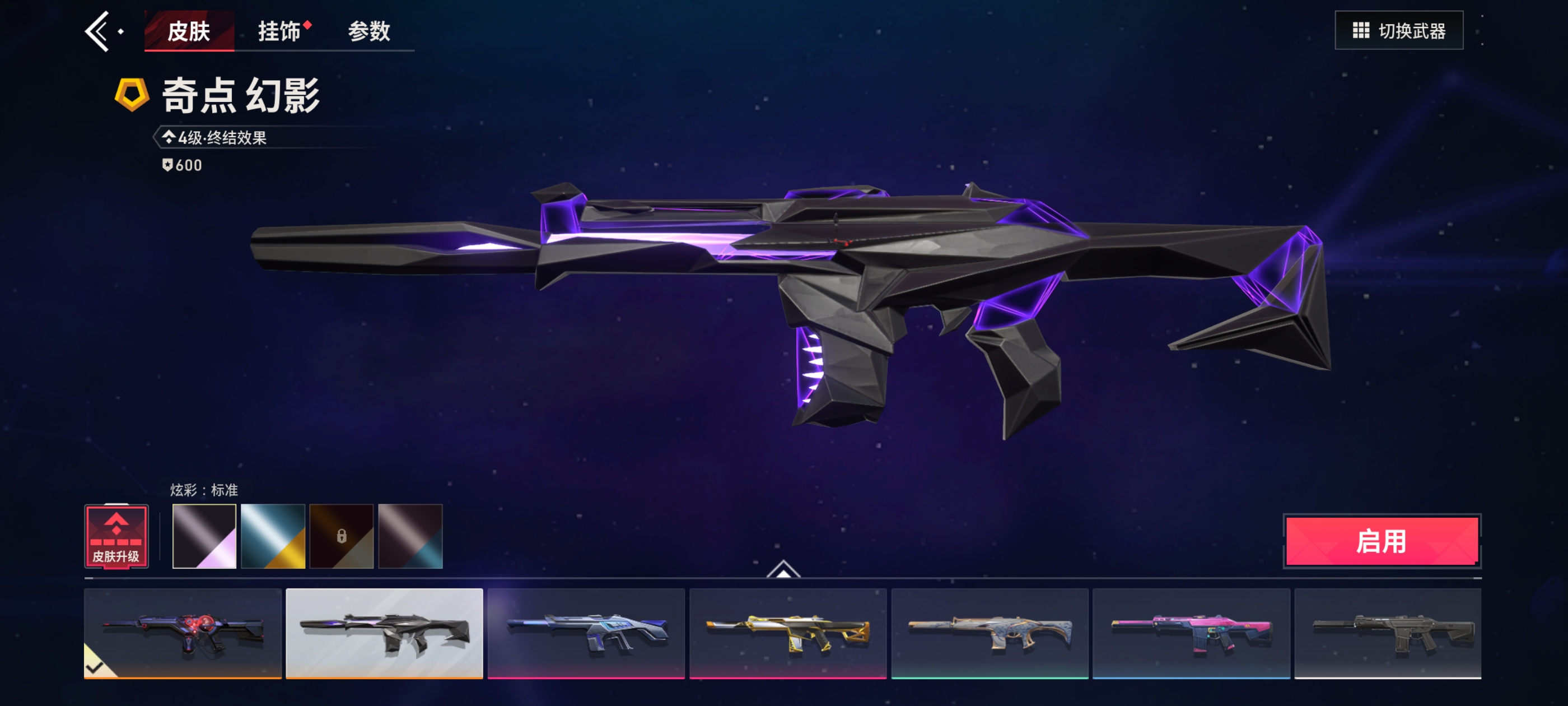Viewport: 1568px width, 706px height.
Task: Equip the skin with the 启用 button
Action: tap(1382, 541)
